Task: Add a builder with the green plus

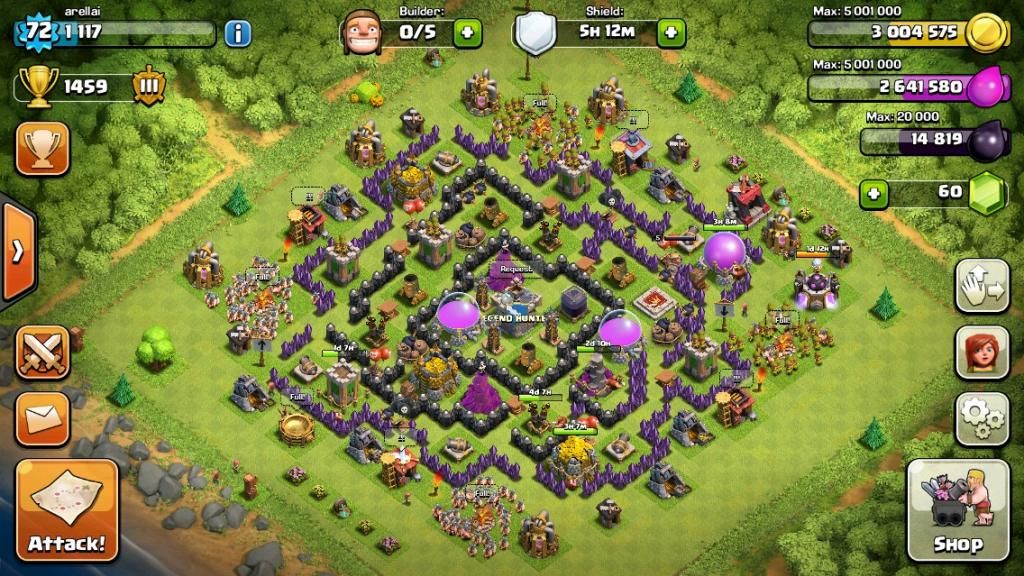Action: click(467, 32)
